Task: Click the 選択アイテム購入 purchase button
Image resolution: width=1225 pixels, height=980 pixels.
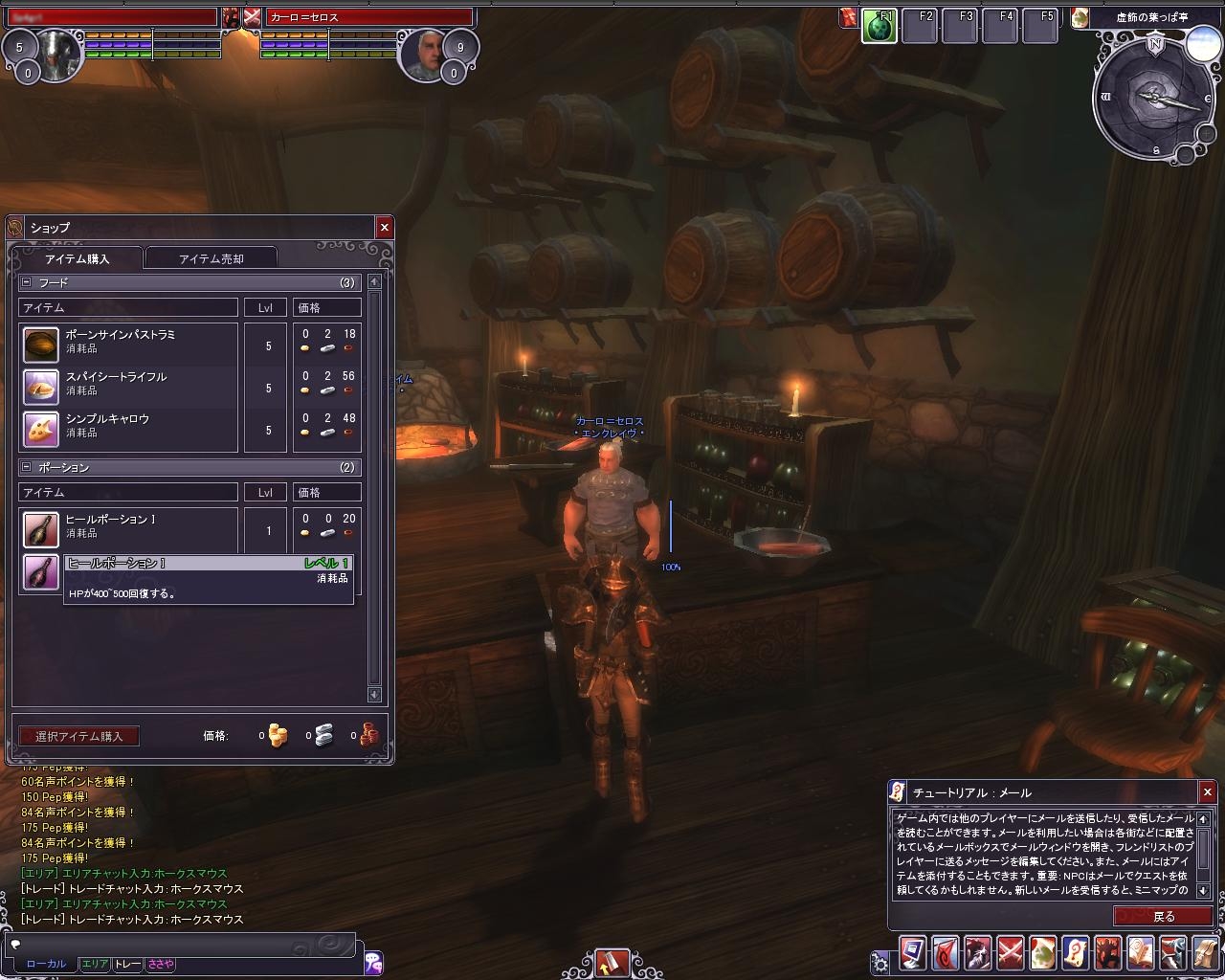Action: tap(78, 736)
